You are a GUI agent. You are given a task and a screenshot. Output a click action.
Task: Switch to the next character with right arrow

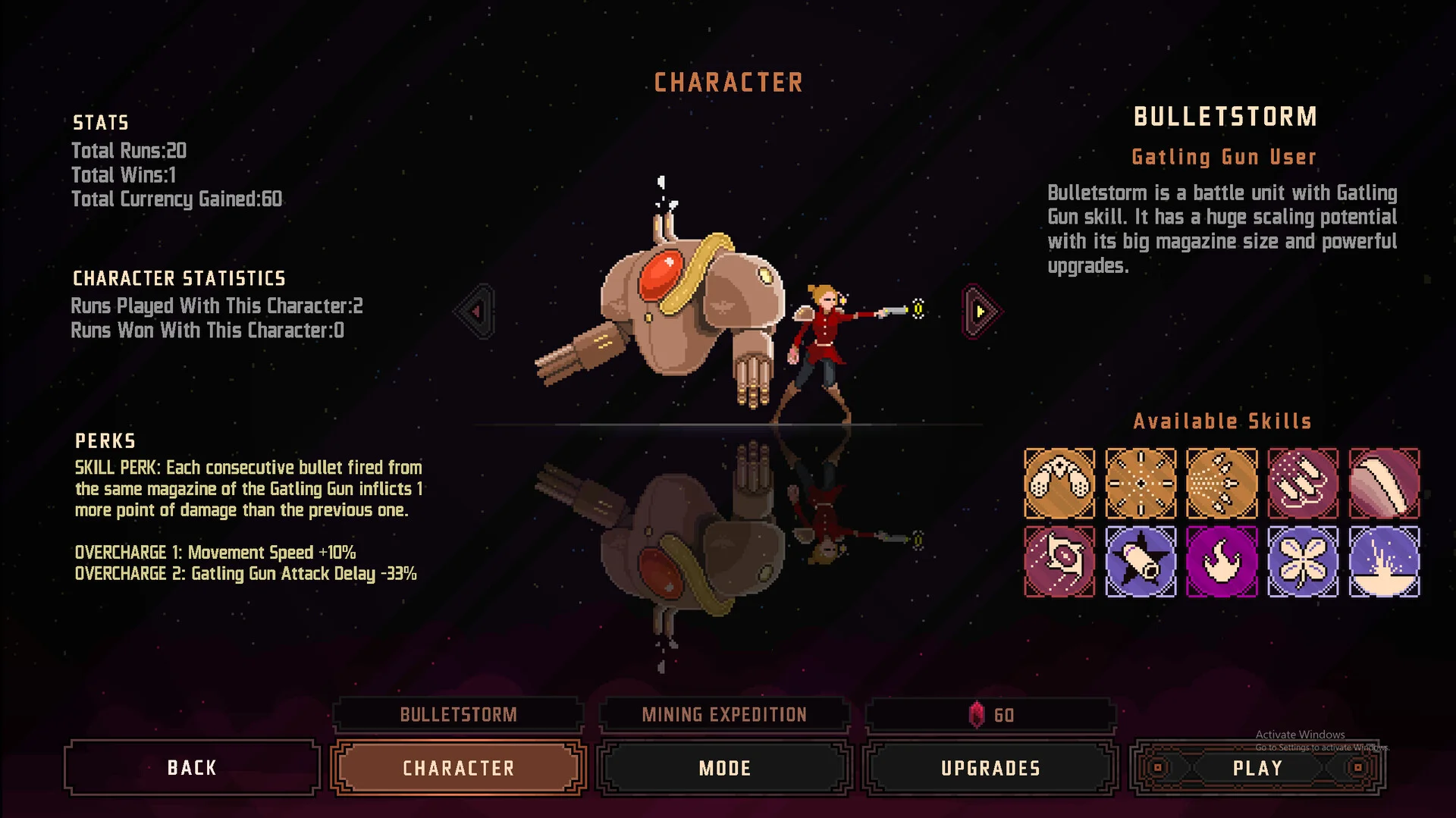(x=981, y=311)
